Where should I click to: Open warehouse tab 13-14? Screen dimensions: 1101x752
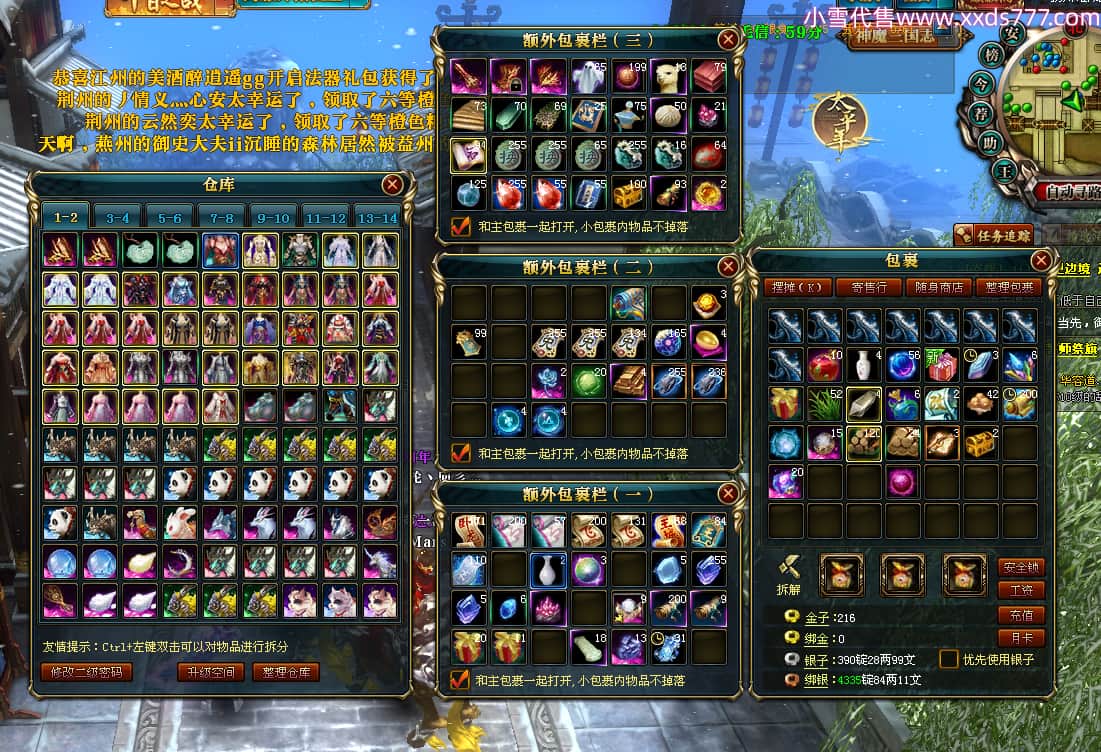point(377,217)
